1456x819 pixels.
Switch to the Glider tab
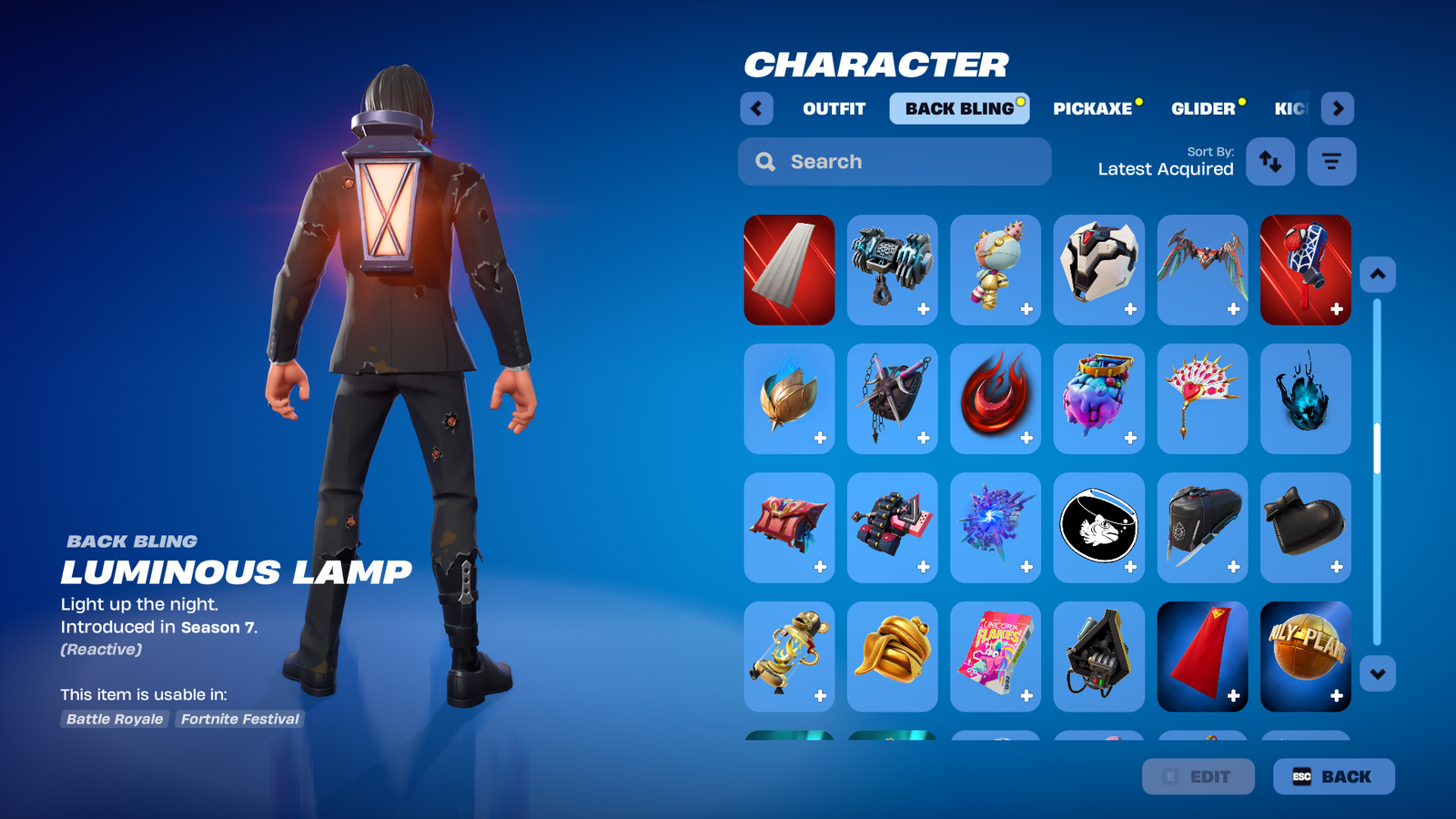(x=1203, y=108)
